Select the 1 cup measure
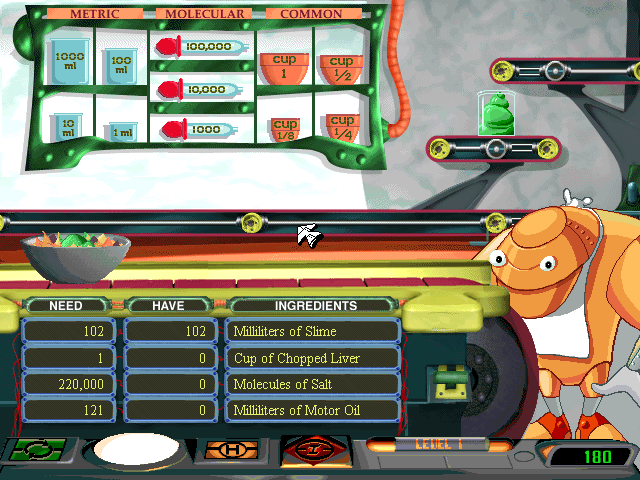640x480 pixels. coord(284,67)
